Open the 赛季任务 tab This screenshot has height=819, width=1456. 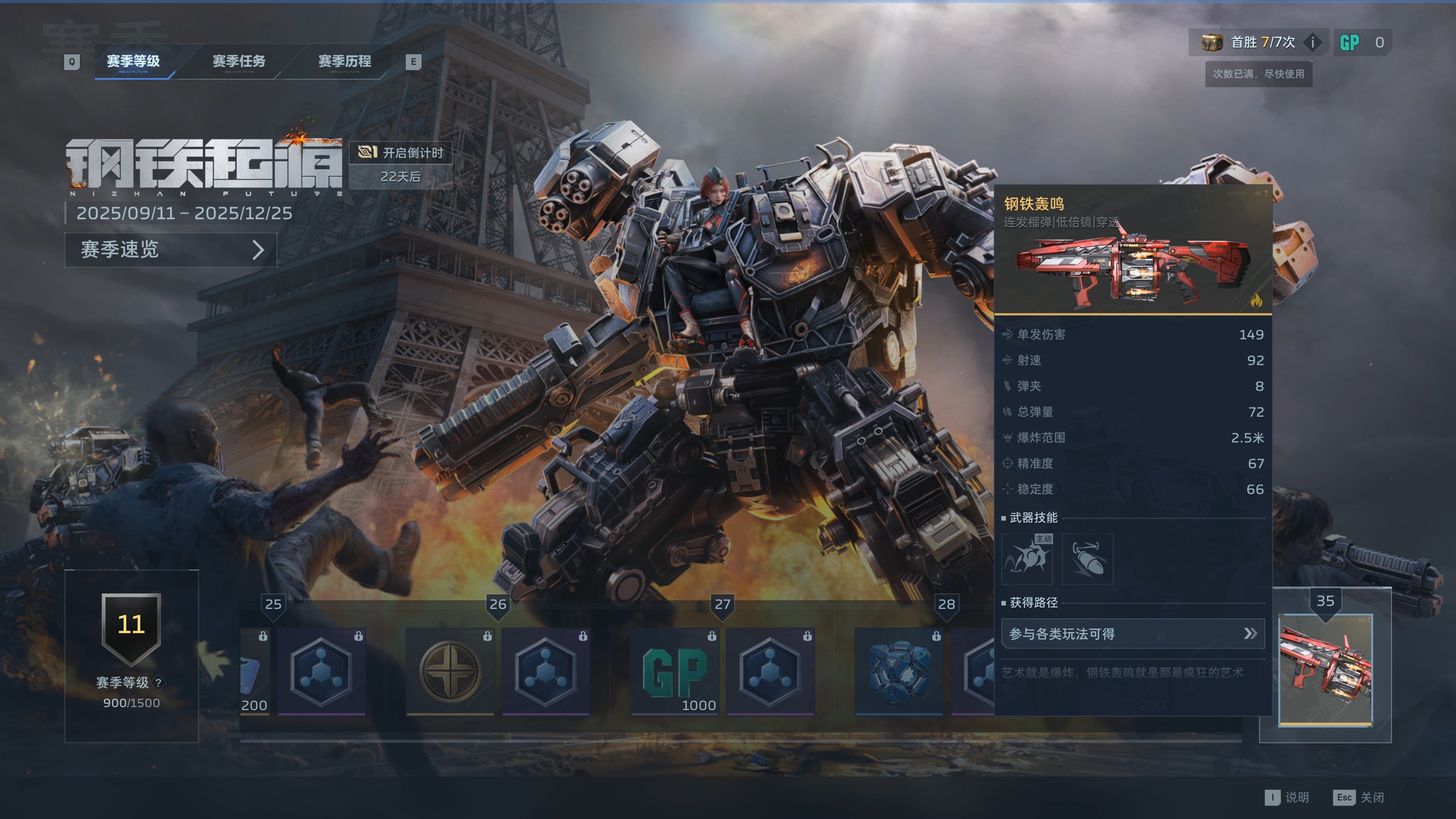point(239,61)
